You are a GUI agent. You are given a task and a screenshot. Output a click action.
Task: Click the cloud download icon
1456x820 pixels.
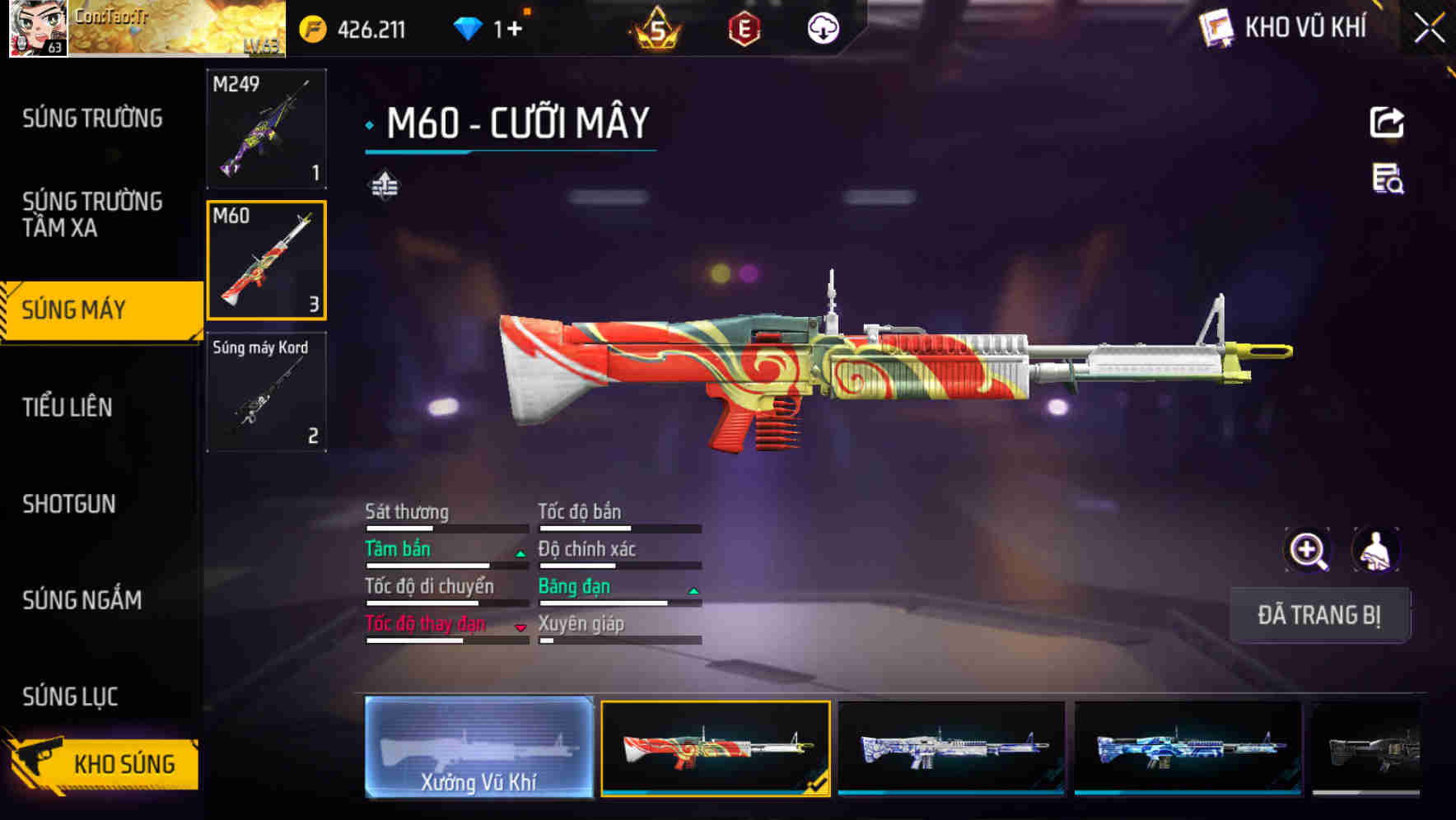(x=822, y=30)
